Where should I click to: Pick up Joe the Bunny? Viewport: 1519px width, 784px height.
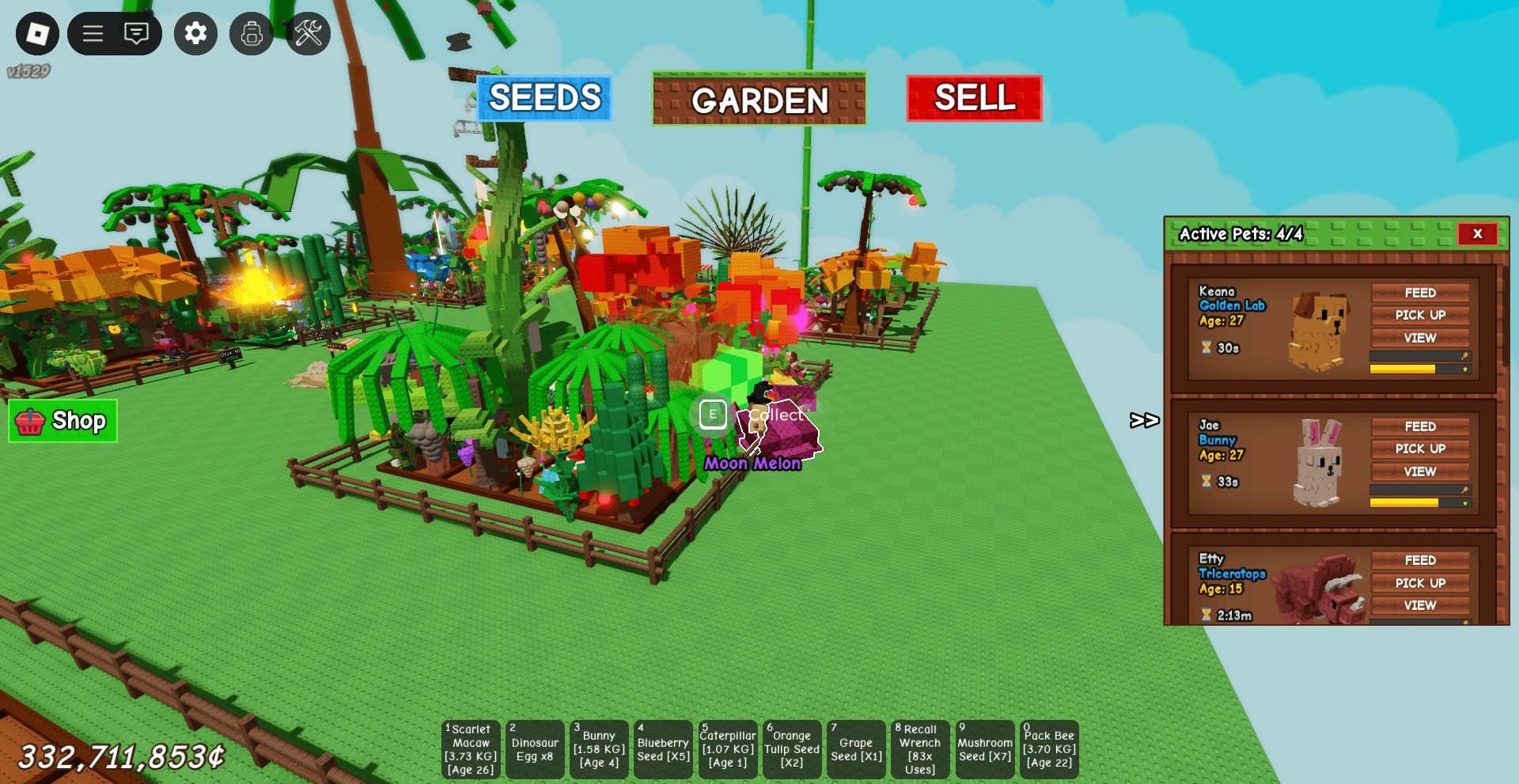click(1420, 449)
